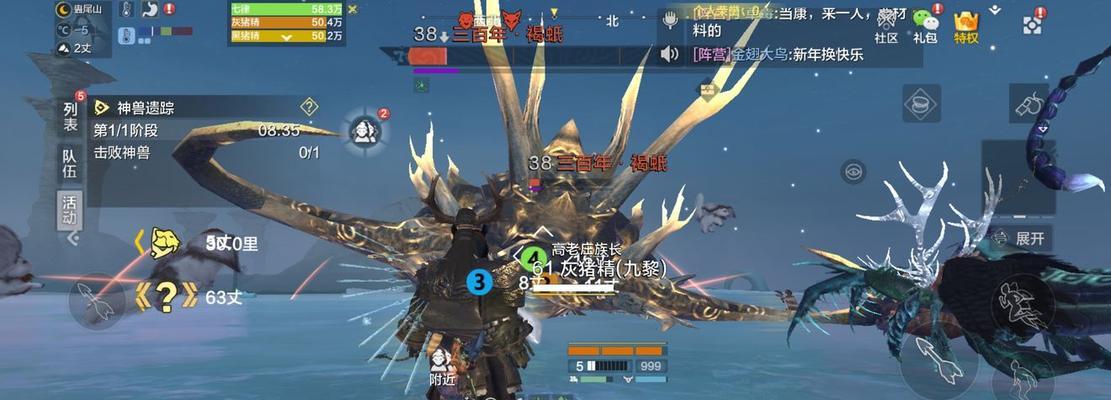Open the team members icon with red badge

[366, 130]
